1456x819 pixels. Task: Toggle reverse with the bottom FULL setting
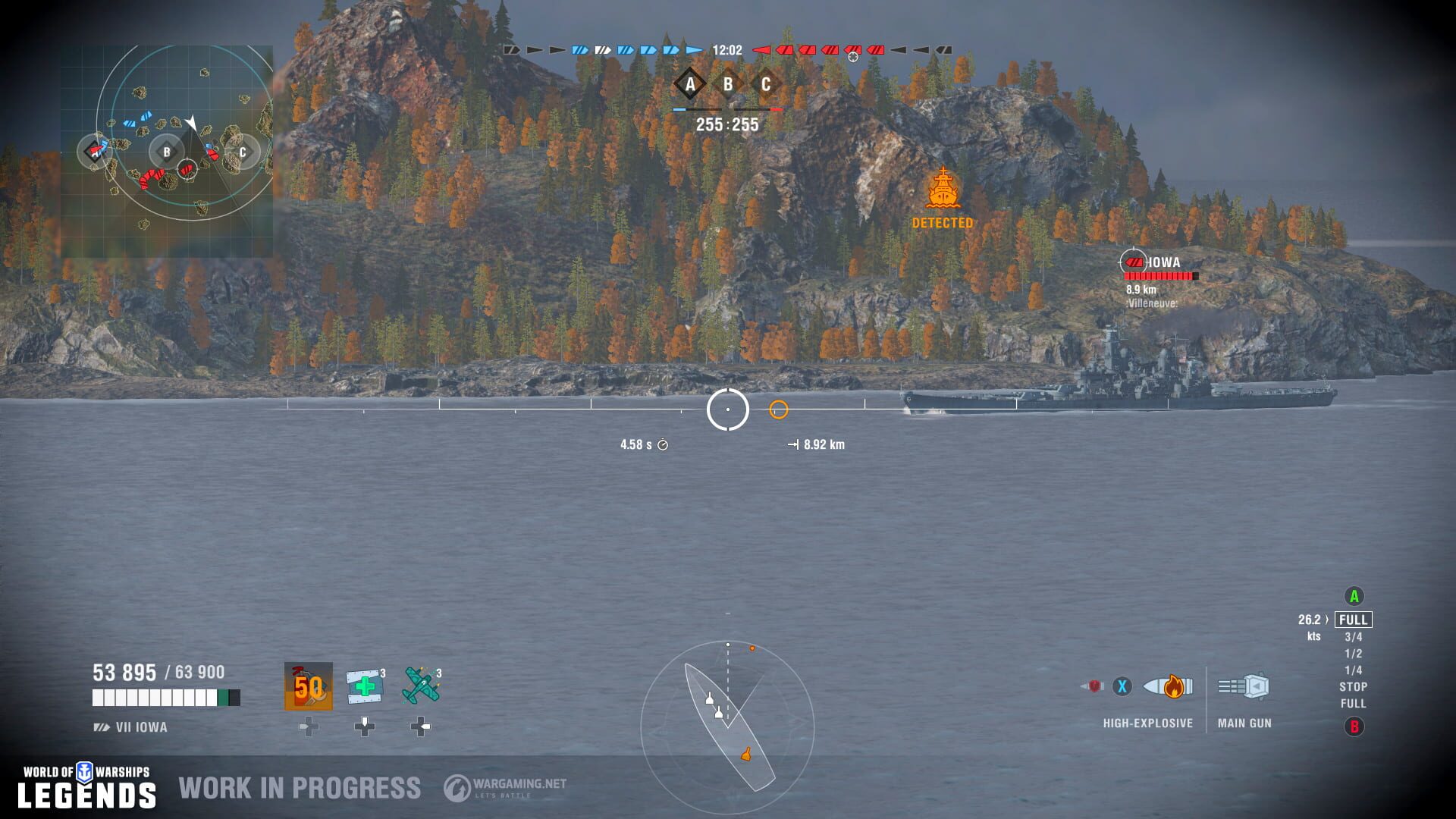pyautogui.click(x=1352, y=704)
